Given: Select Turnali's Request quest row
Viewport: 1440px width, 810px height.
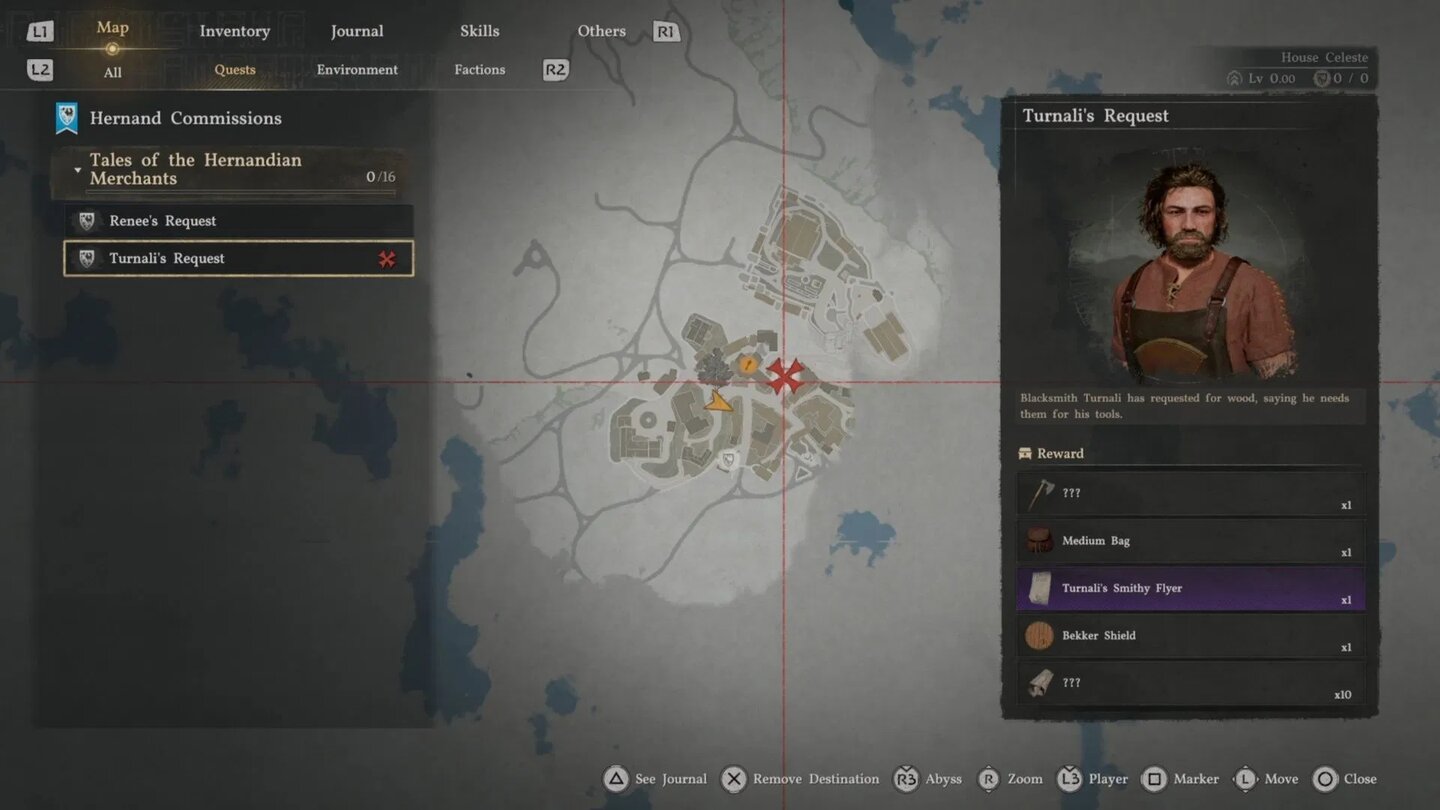Looking at the screenshot, I should point(238,259).
